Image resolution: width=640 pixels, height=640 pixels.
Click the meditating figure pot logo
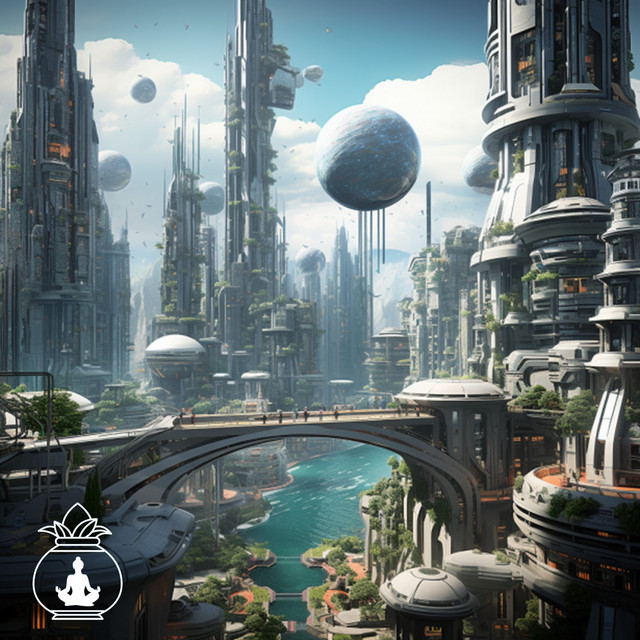click(77, 567)
